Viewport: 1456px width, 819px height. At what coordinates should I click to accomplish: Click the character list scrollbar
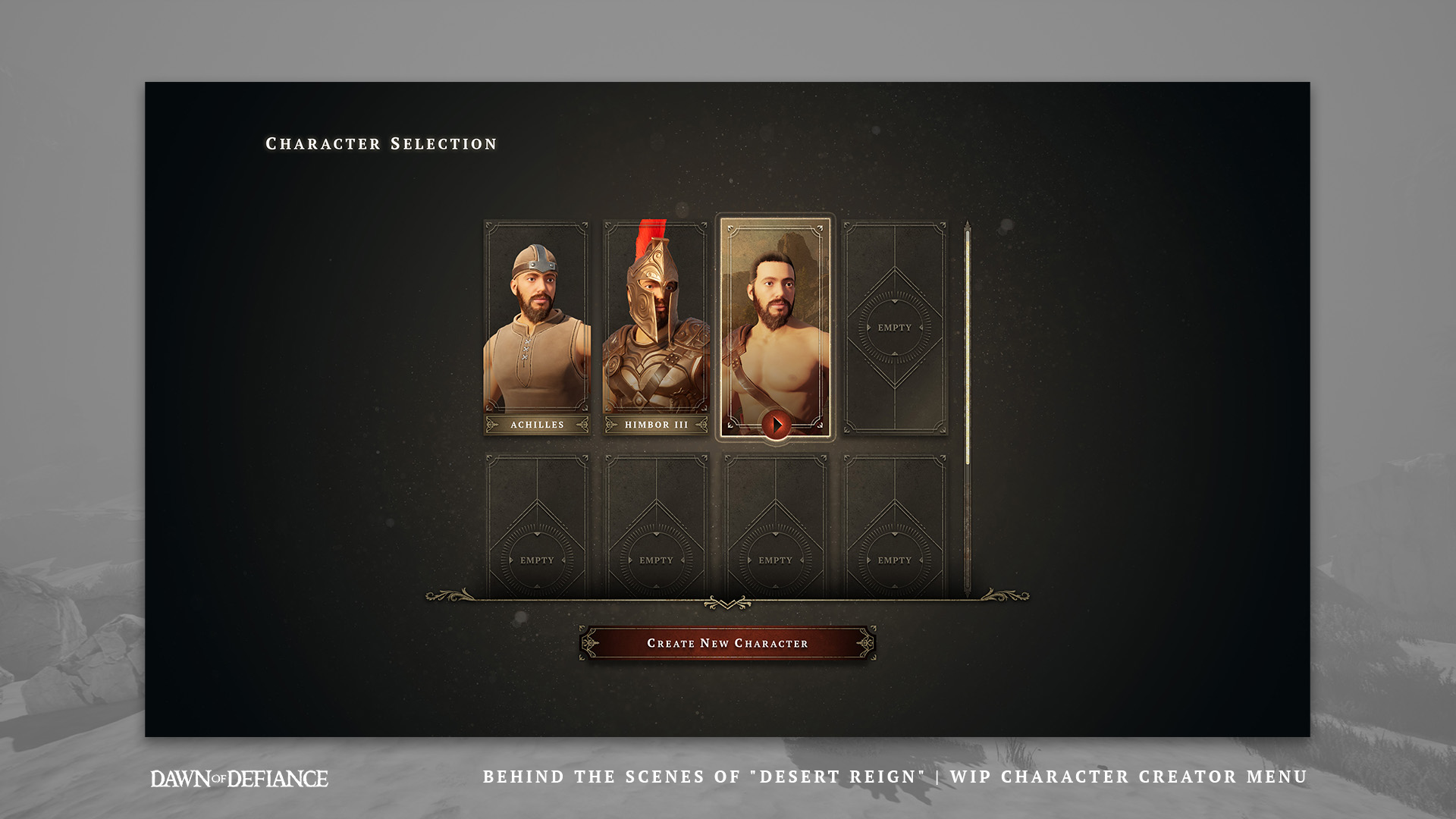[968, 345]
